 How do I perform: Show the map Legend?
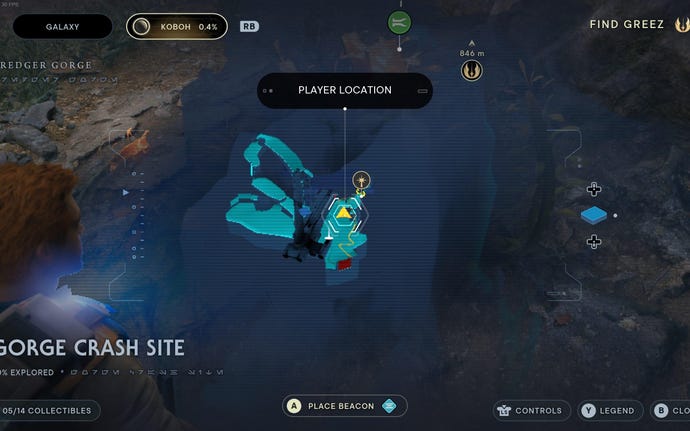[x=608, y=410]
